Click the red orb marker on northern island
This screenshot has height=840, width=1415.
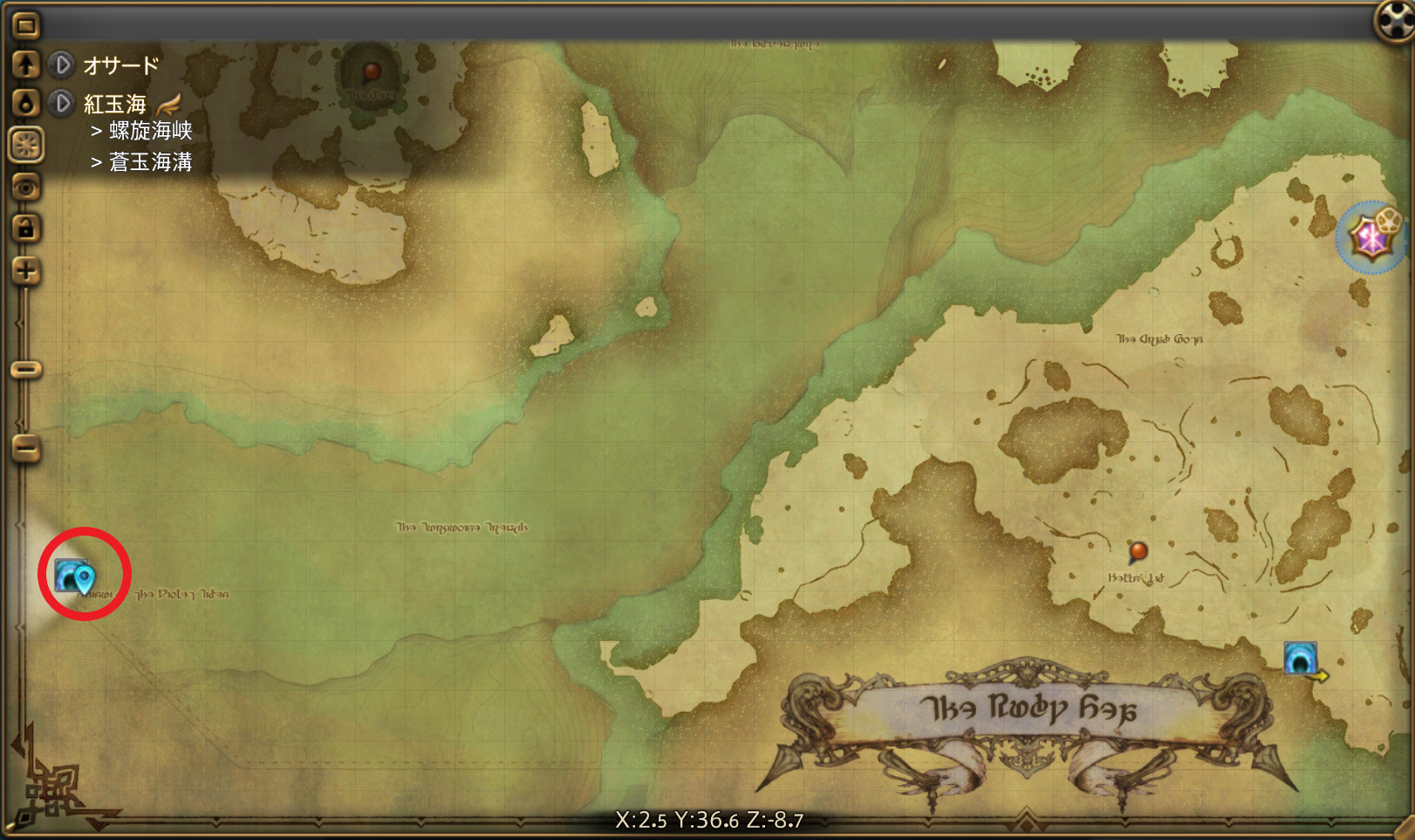coord(372,71)
